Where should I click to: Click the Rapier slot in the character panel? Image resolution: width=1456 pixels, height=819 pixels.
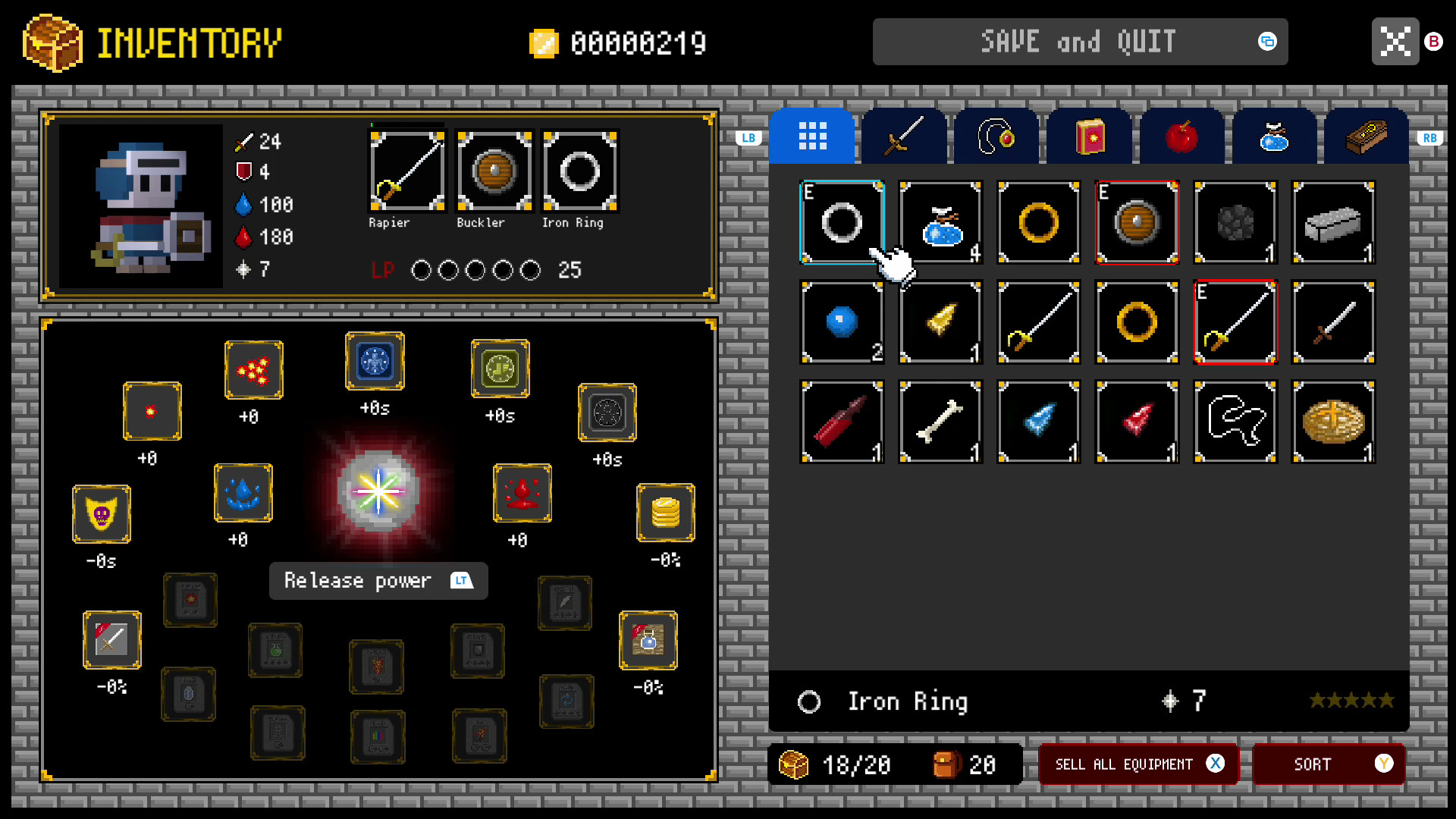point(406,171)
